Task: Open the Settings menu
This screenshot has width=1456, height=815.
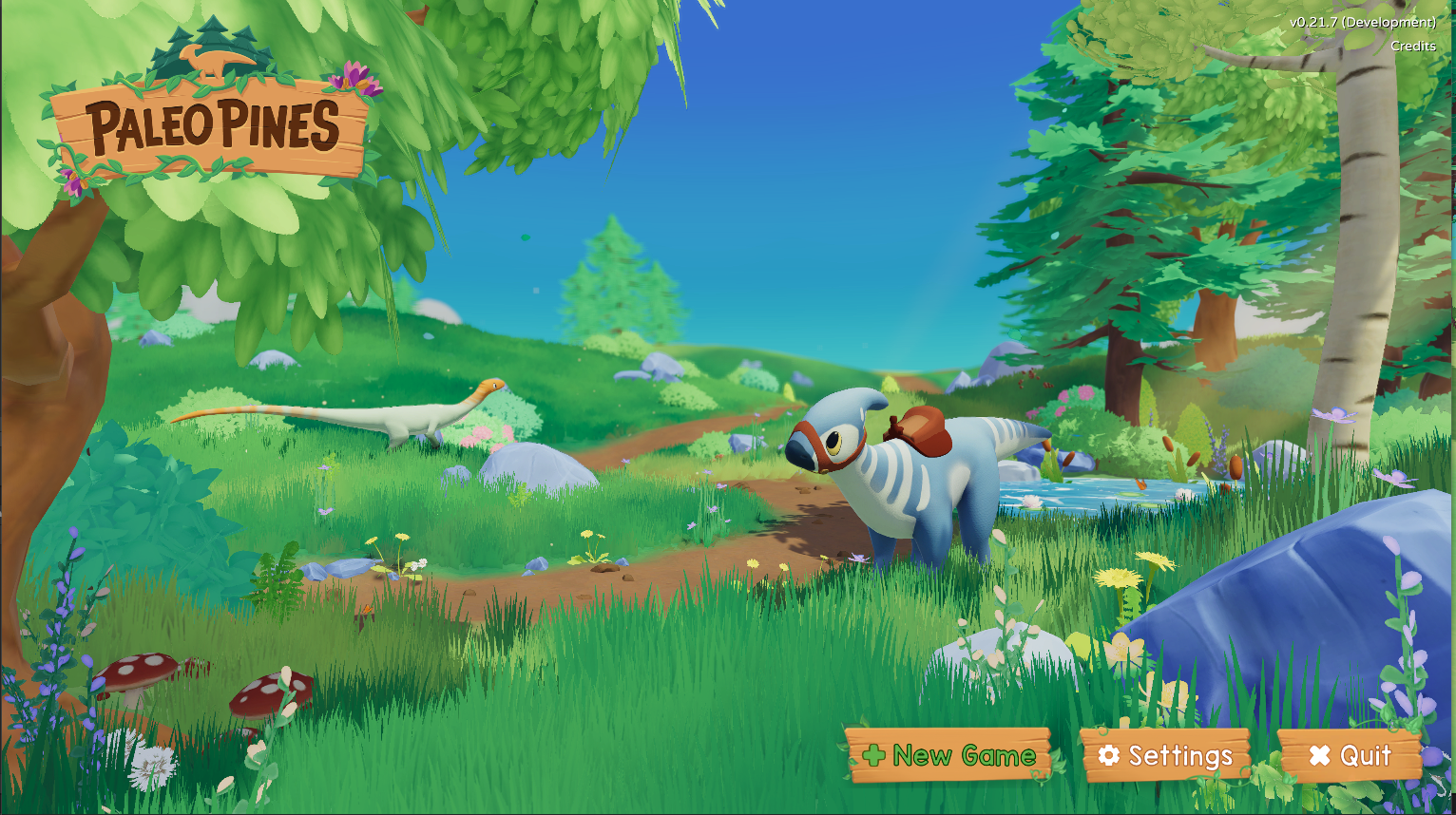Action: [1167, 756]
